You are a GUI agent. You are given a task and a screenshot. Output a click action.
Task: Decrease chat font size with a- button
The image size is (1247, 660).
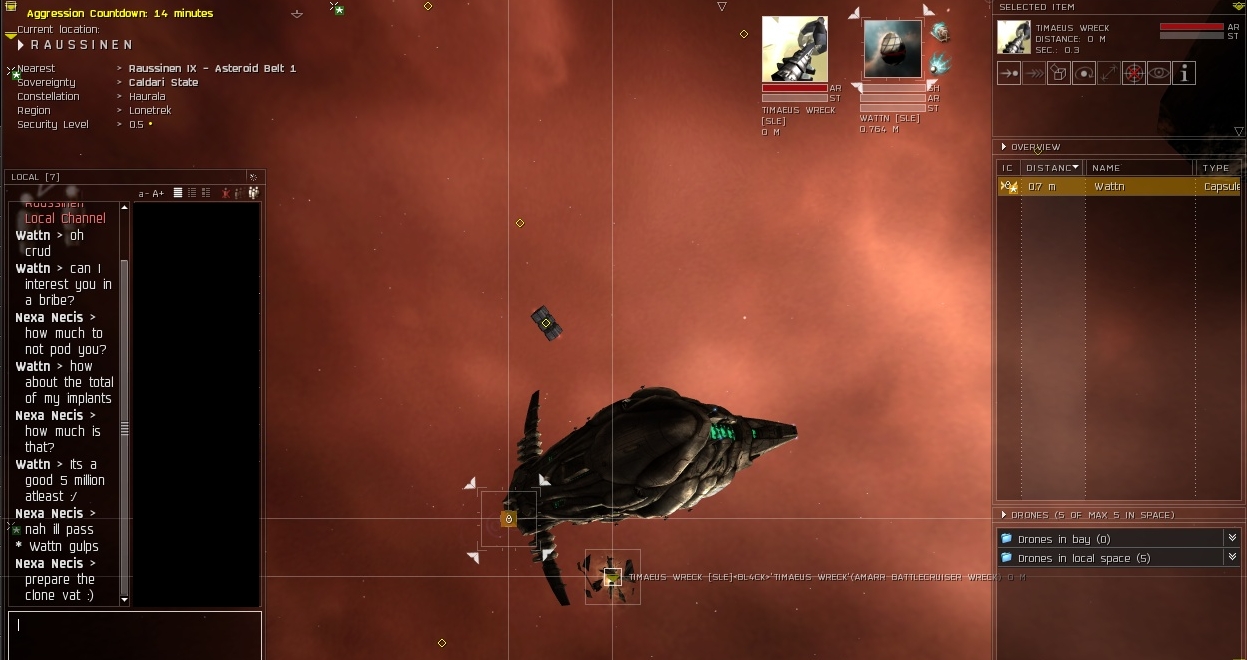[x=143, y=193]
